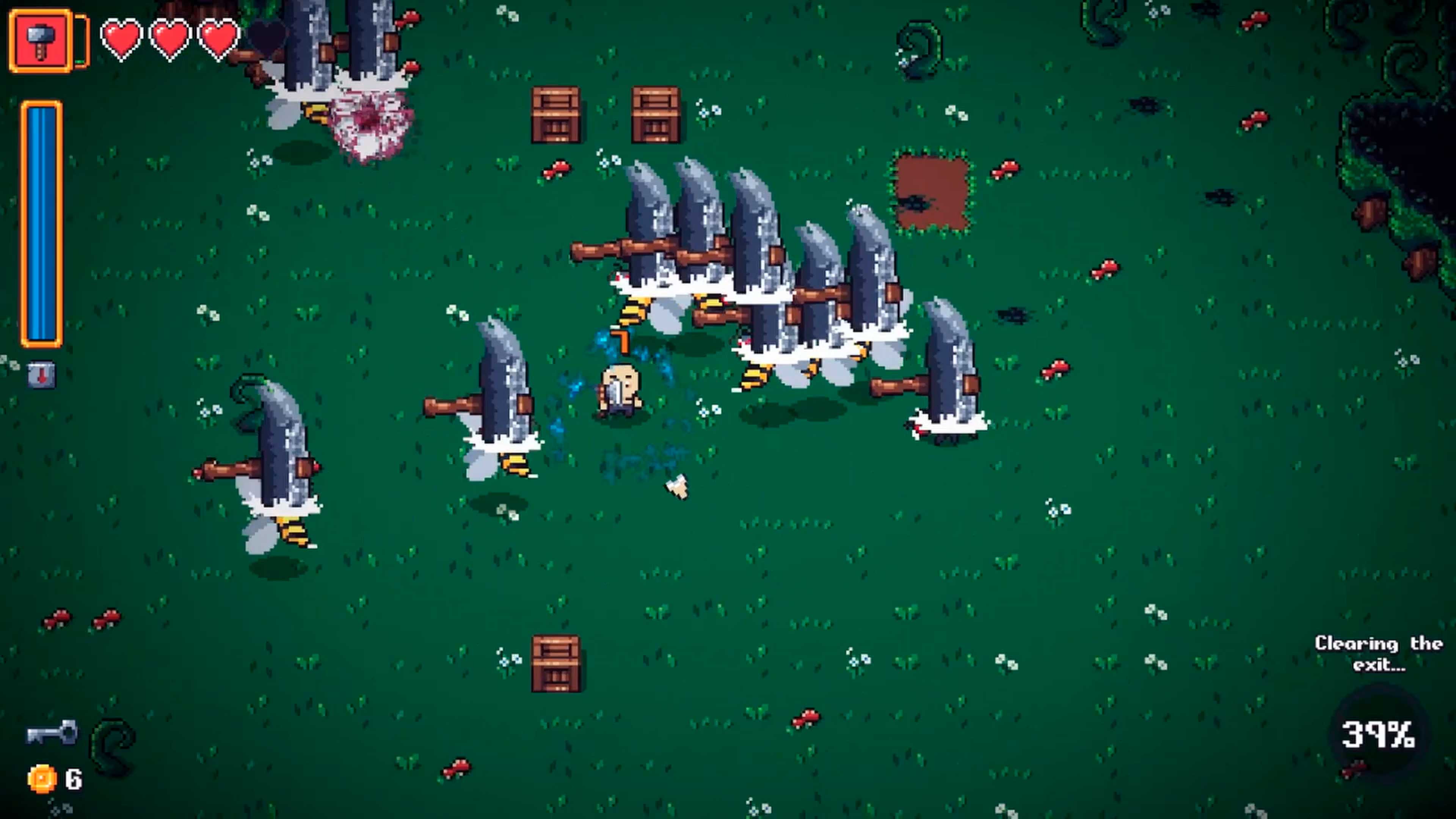The image size is (1456, 819).
Task: Open the top-left wooden chest pair's left chest
Action: pos(558,114)
